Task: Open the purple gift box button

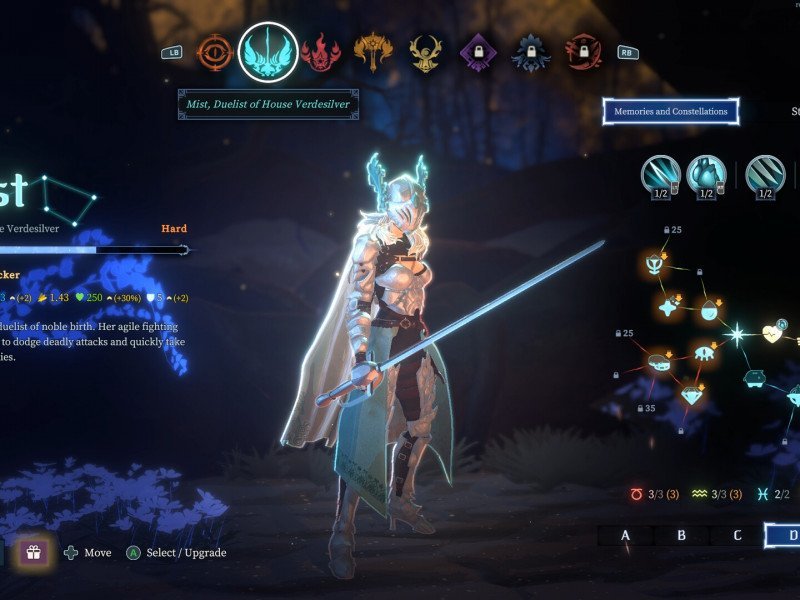Action: (33, 552)
